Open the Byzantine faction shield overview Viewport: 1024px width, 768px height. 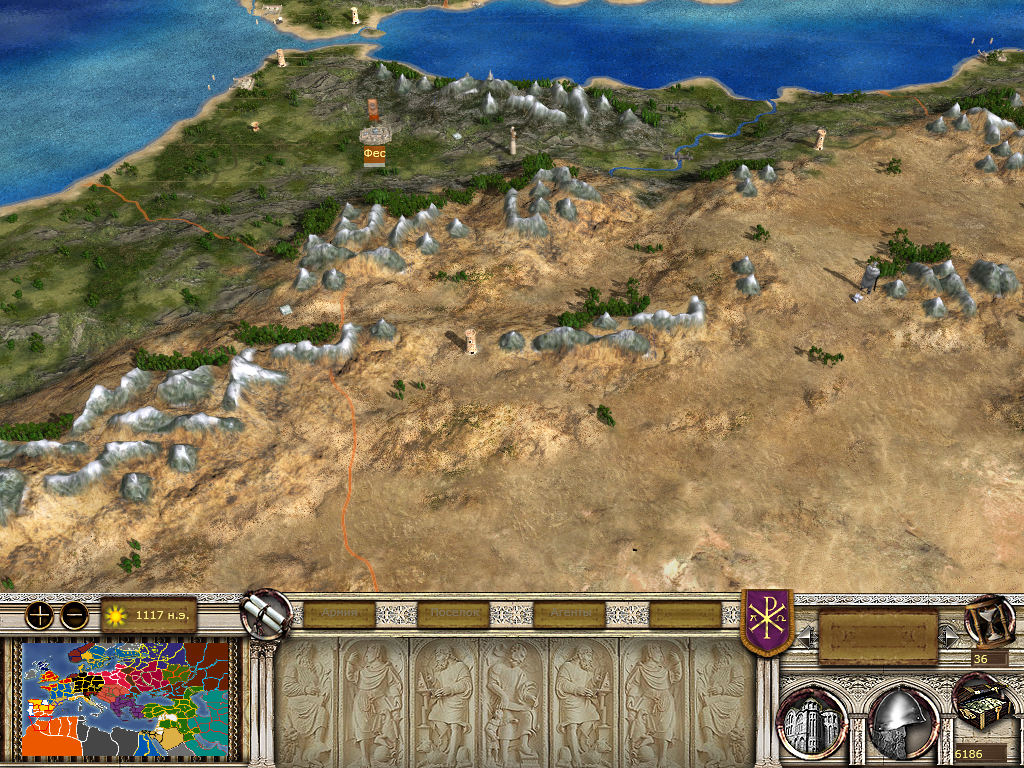point(766,622)
